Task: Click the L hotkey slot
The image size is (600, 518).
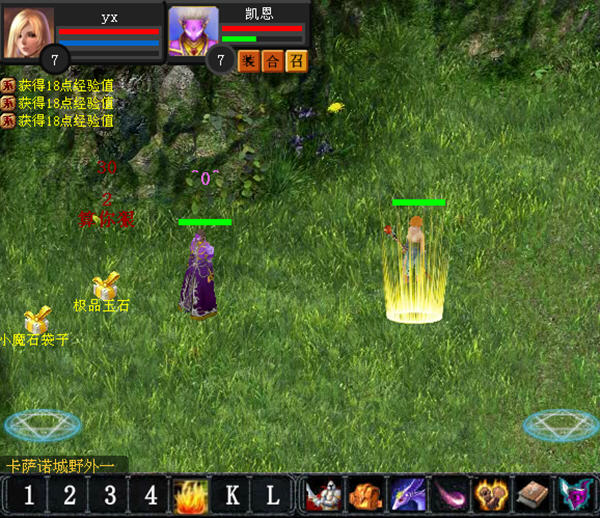Action: (x=272, y=495)
